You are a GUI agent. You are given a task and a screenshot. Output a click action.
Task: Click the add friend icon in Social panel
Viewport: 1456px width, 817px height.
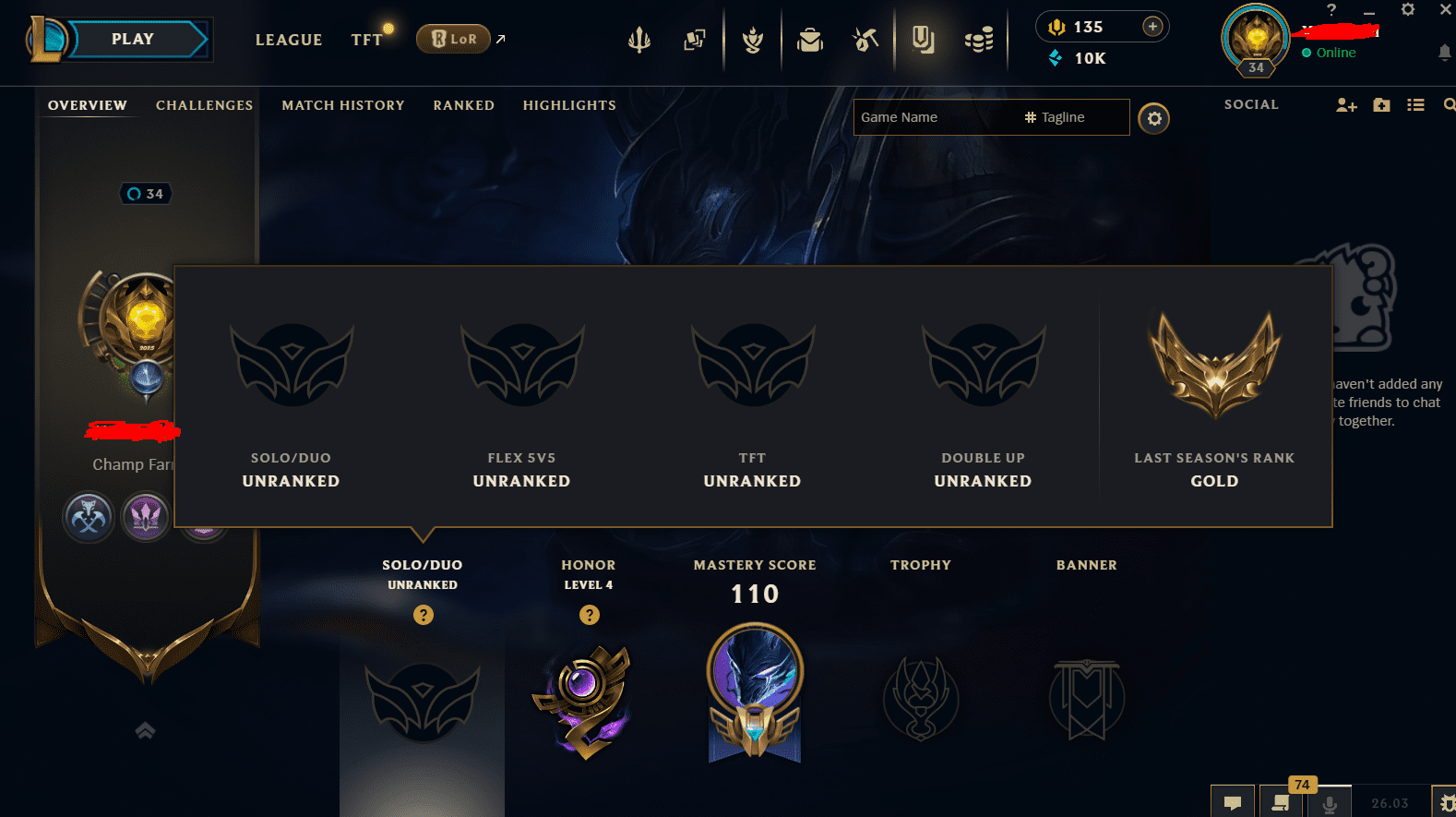(x=1346, y=104)
